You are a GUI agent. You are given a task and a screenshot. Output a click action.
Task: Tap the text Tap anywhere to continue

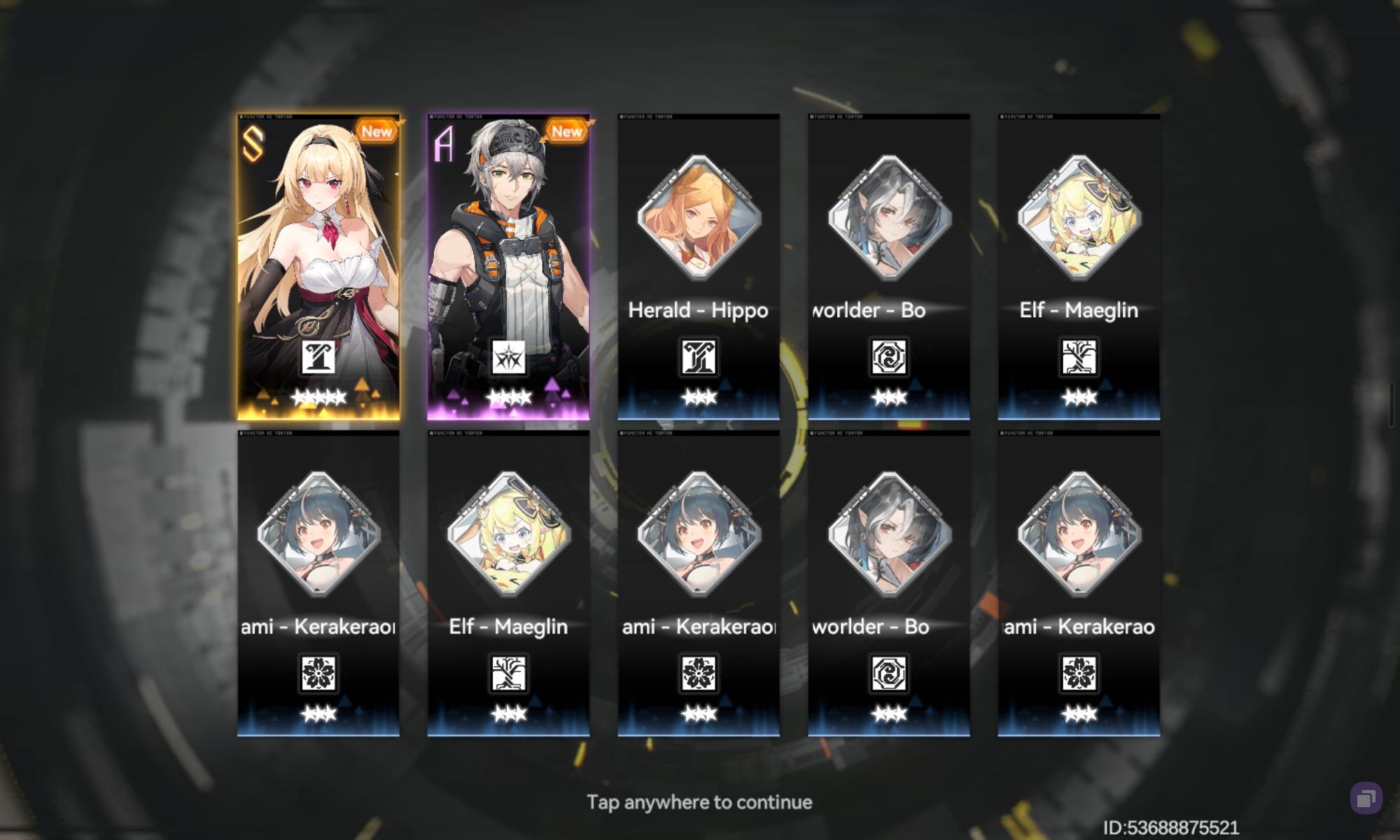coord(699,802)
